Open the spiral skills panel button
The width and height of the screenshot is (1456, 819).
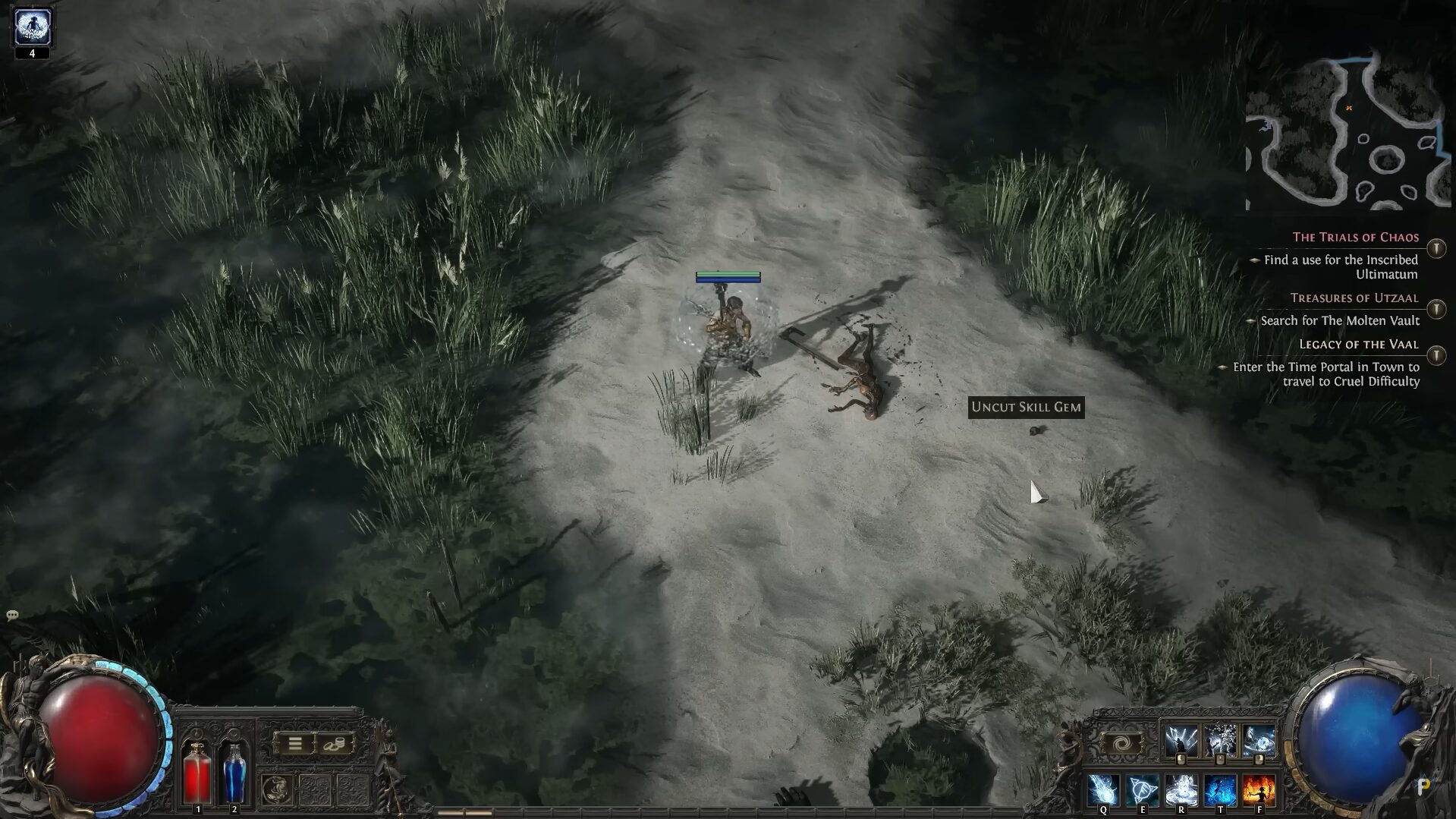point(1121,744)
